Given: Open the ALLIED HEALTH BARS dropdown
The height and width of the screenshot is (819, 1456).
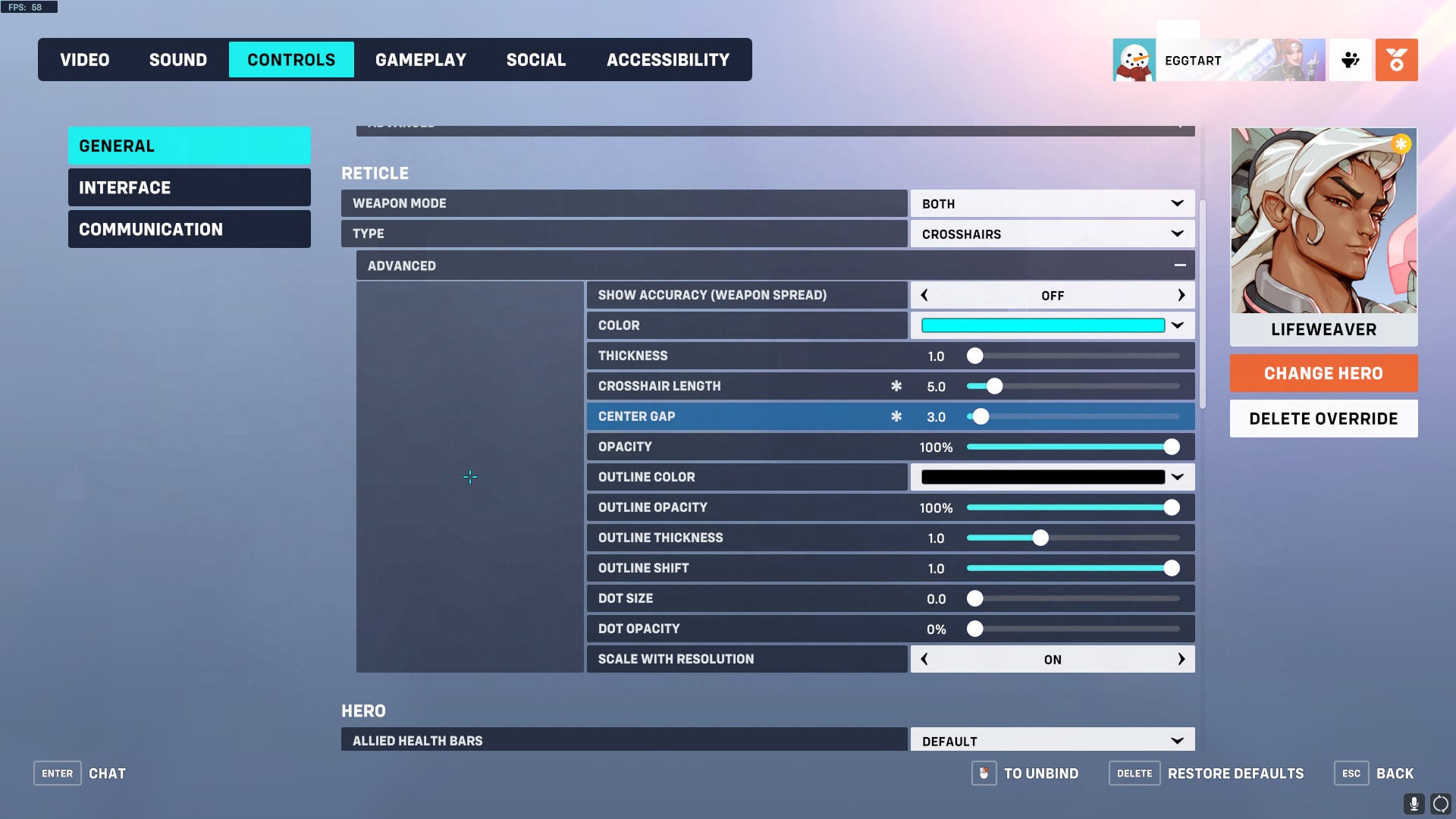Looking at the screenshot, I should click(x=1053, y=739).
